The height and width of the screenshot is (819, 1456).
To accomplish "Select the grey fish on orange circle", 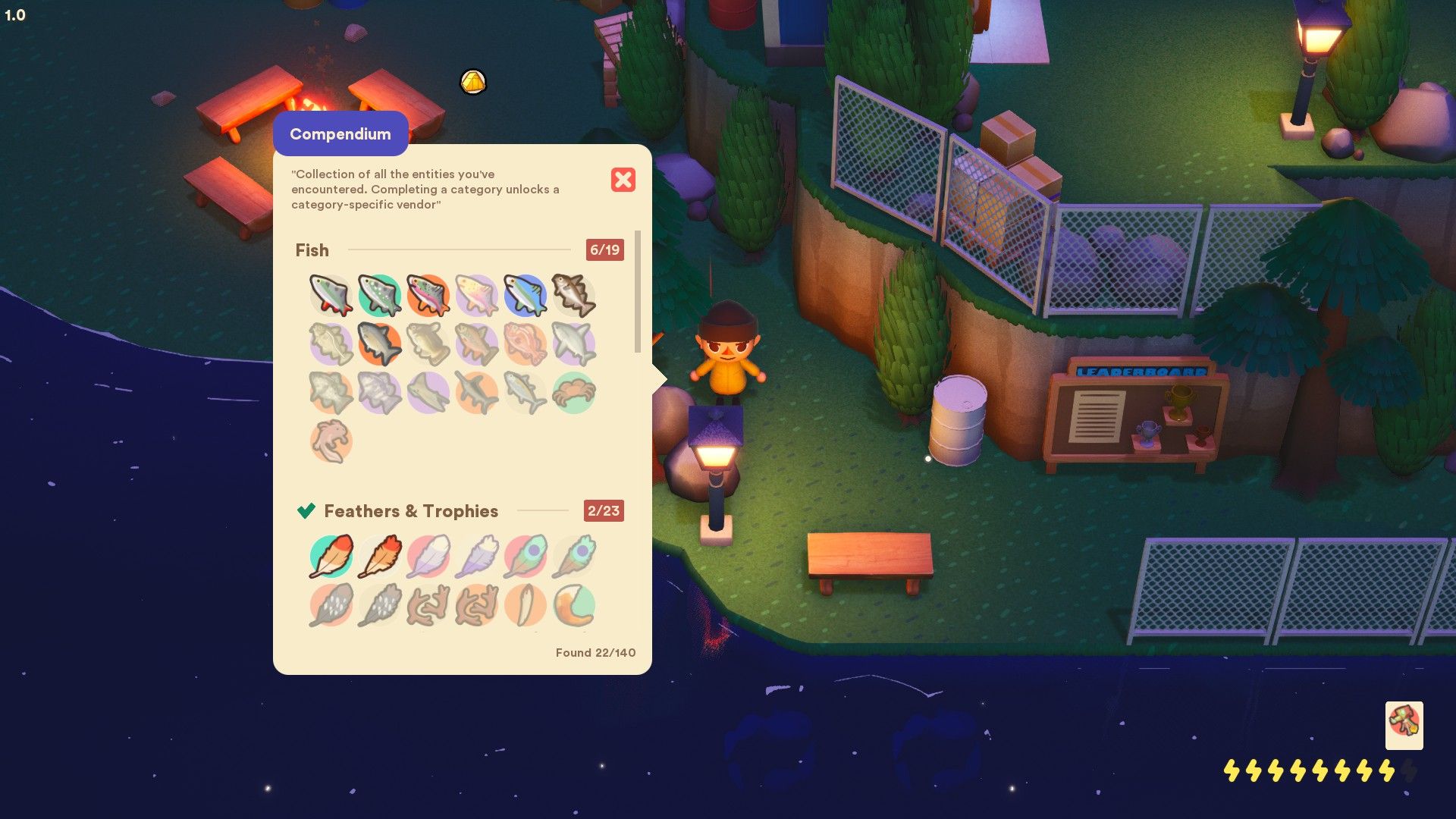I will tap(380, 344).
